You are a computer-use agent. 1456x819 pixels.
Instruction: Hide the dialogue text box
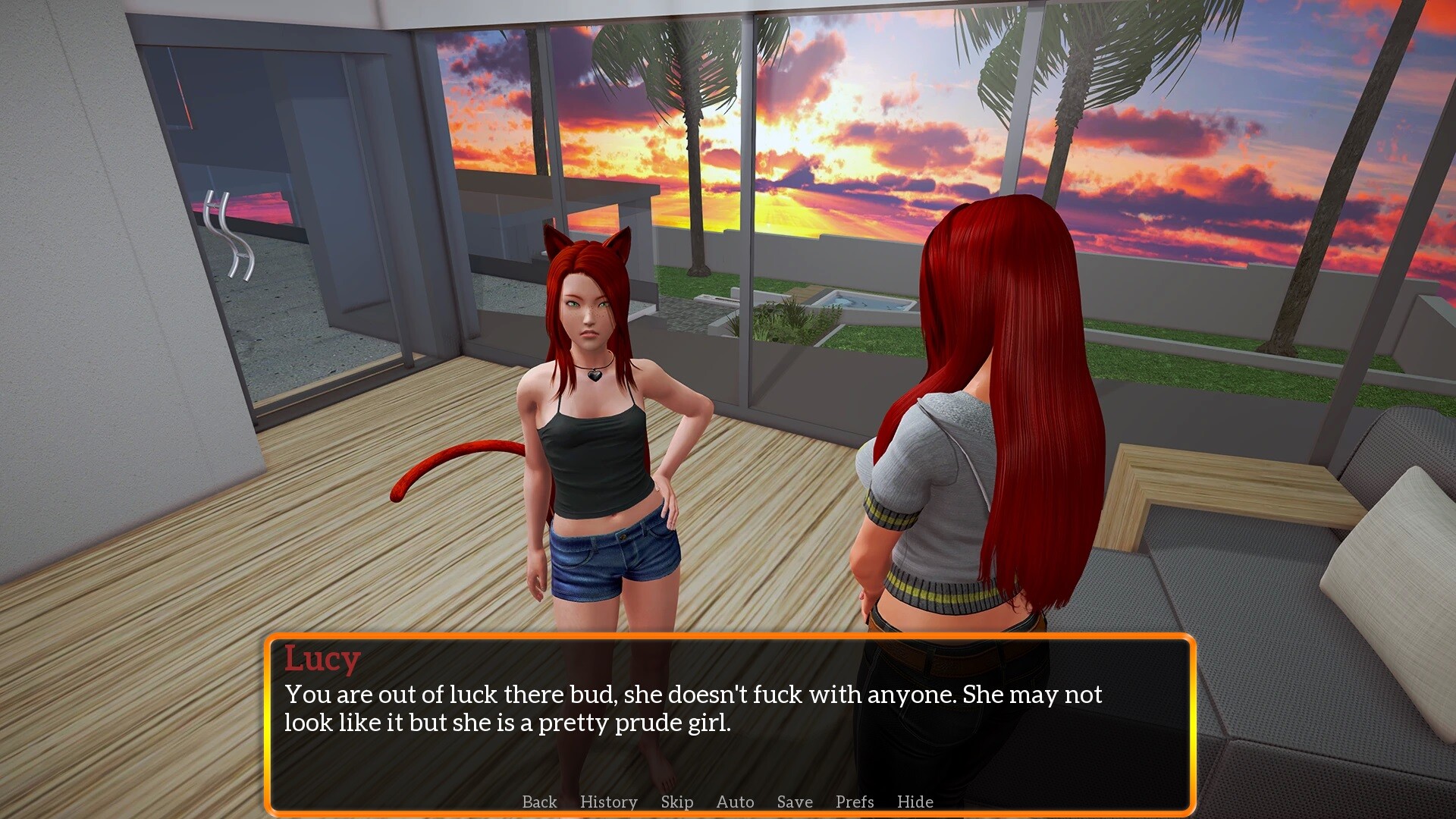coord(915,802)
